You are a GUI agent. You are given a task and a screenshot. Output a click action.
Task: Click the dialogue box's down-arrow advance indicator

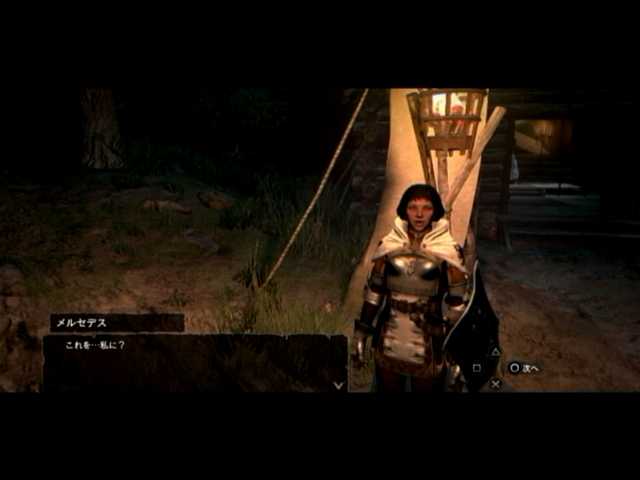(x=338, y=385)
